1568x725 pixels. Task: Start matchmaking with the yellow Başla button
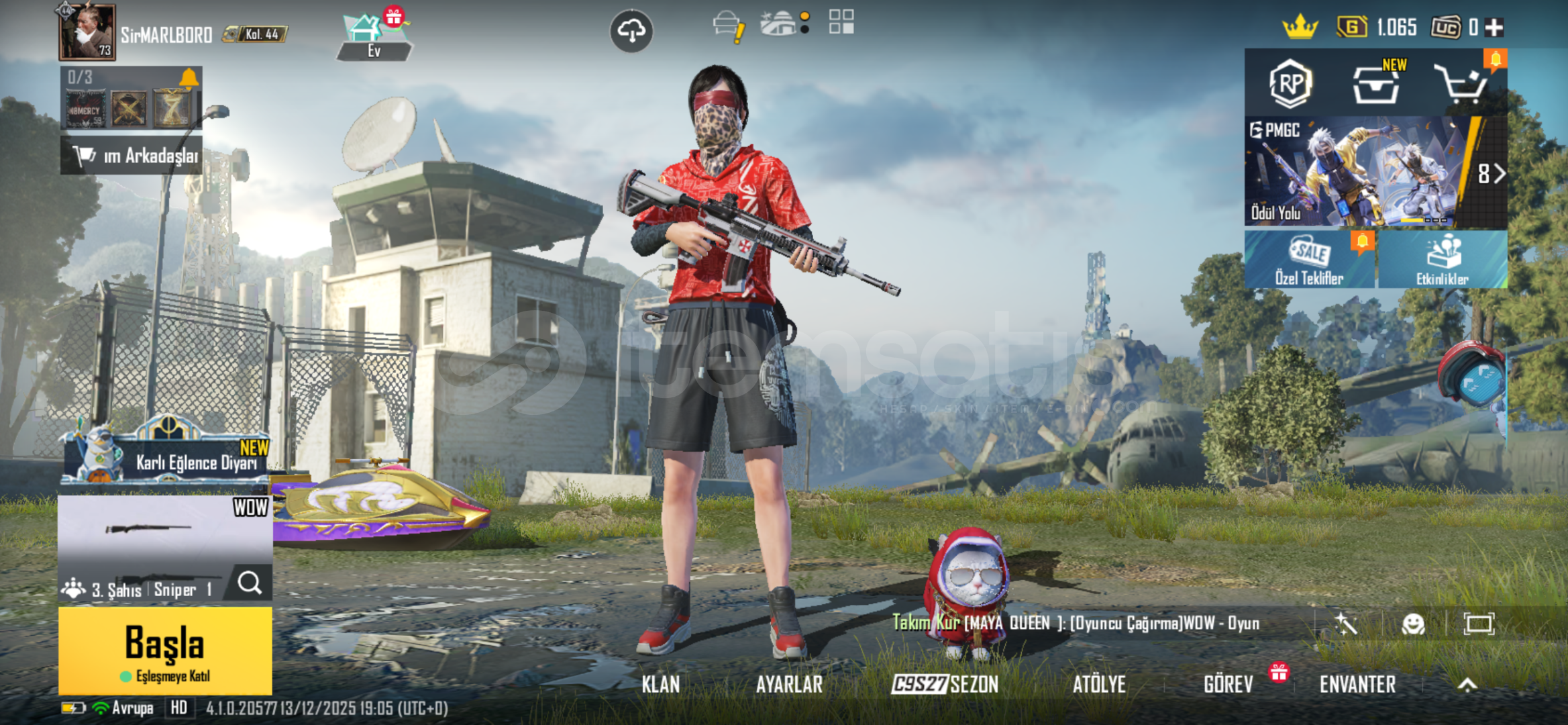click(165, 650)
